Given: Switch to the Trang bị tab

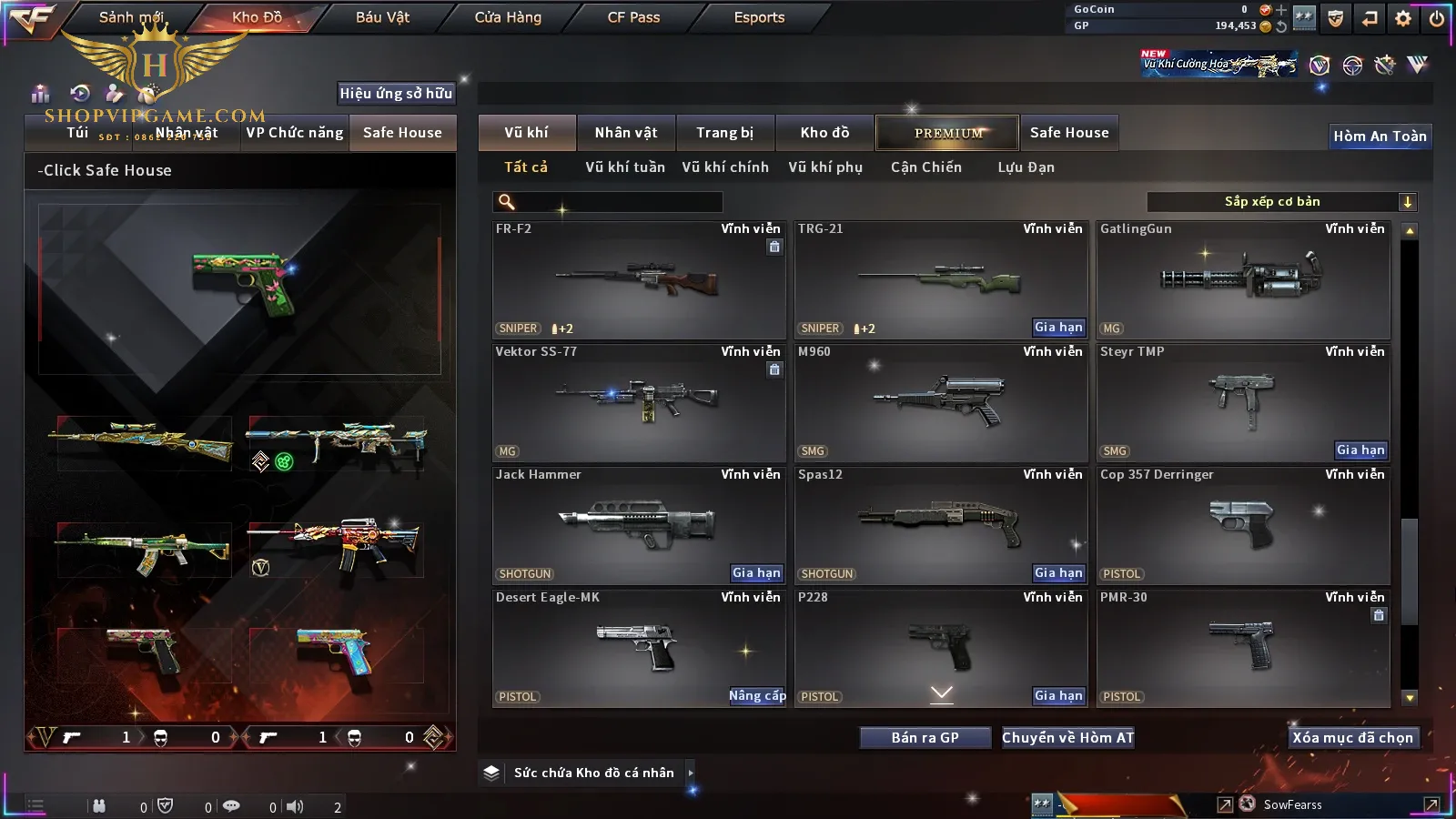Looking at the screenshot, I should coord(725,133).
